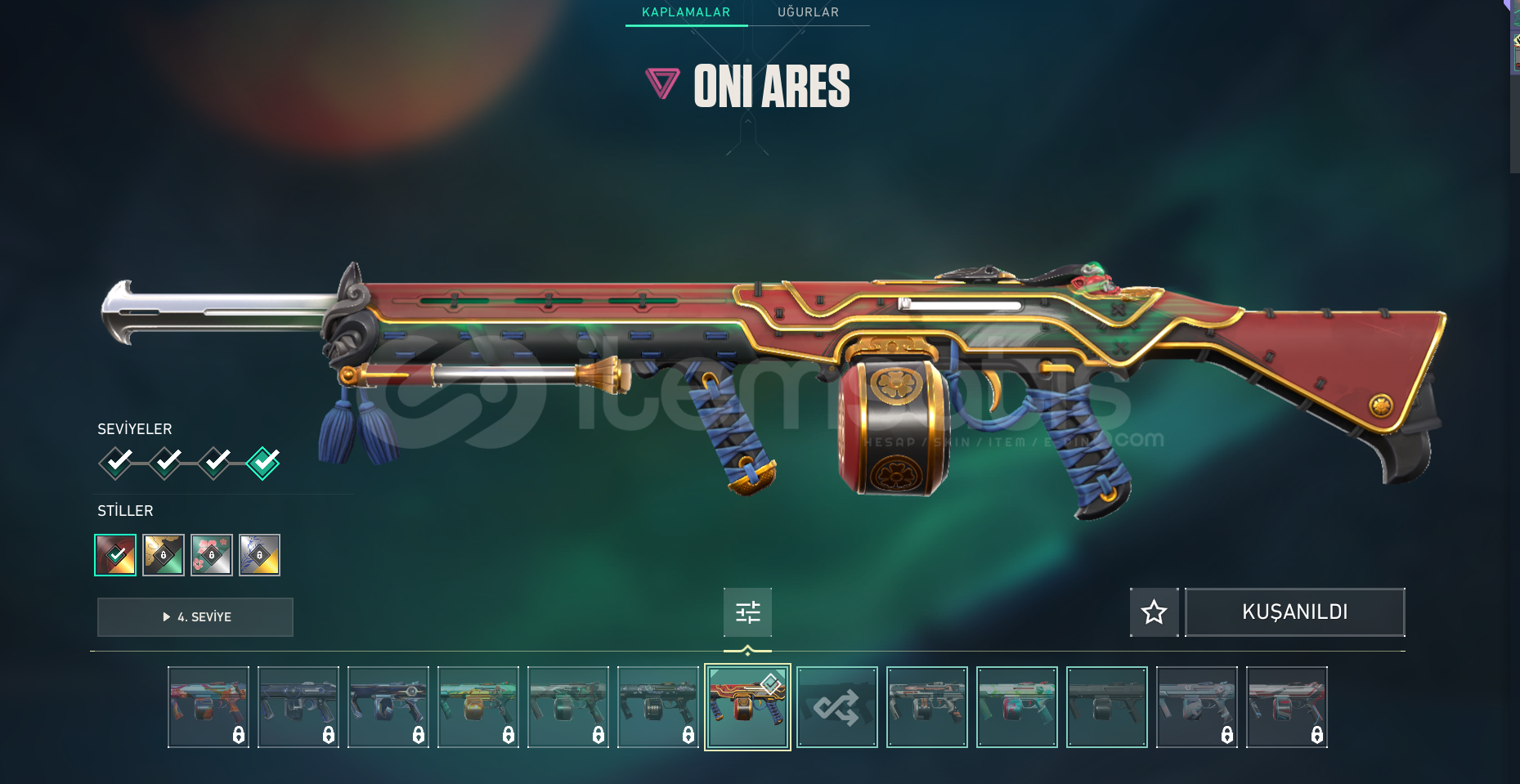Select the highlighted fourth level diamond
Image resolution: width=1520 pixels, height=784 pixels.
(263, 463)
